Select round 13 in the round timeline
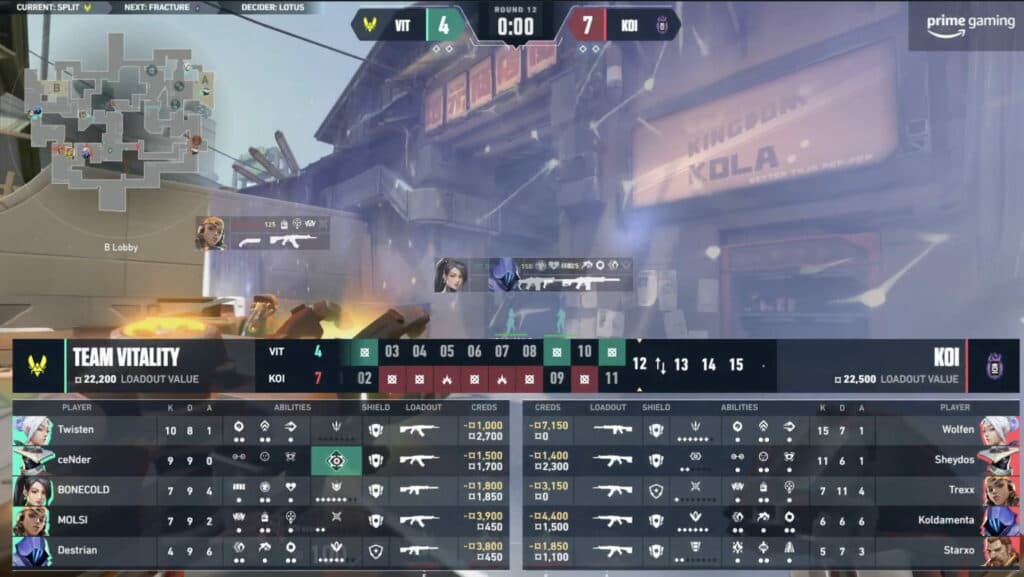 (x=681, y=365)
